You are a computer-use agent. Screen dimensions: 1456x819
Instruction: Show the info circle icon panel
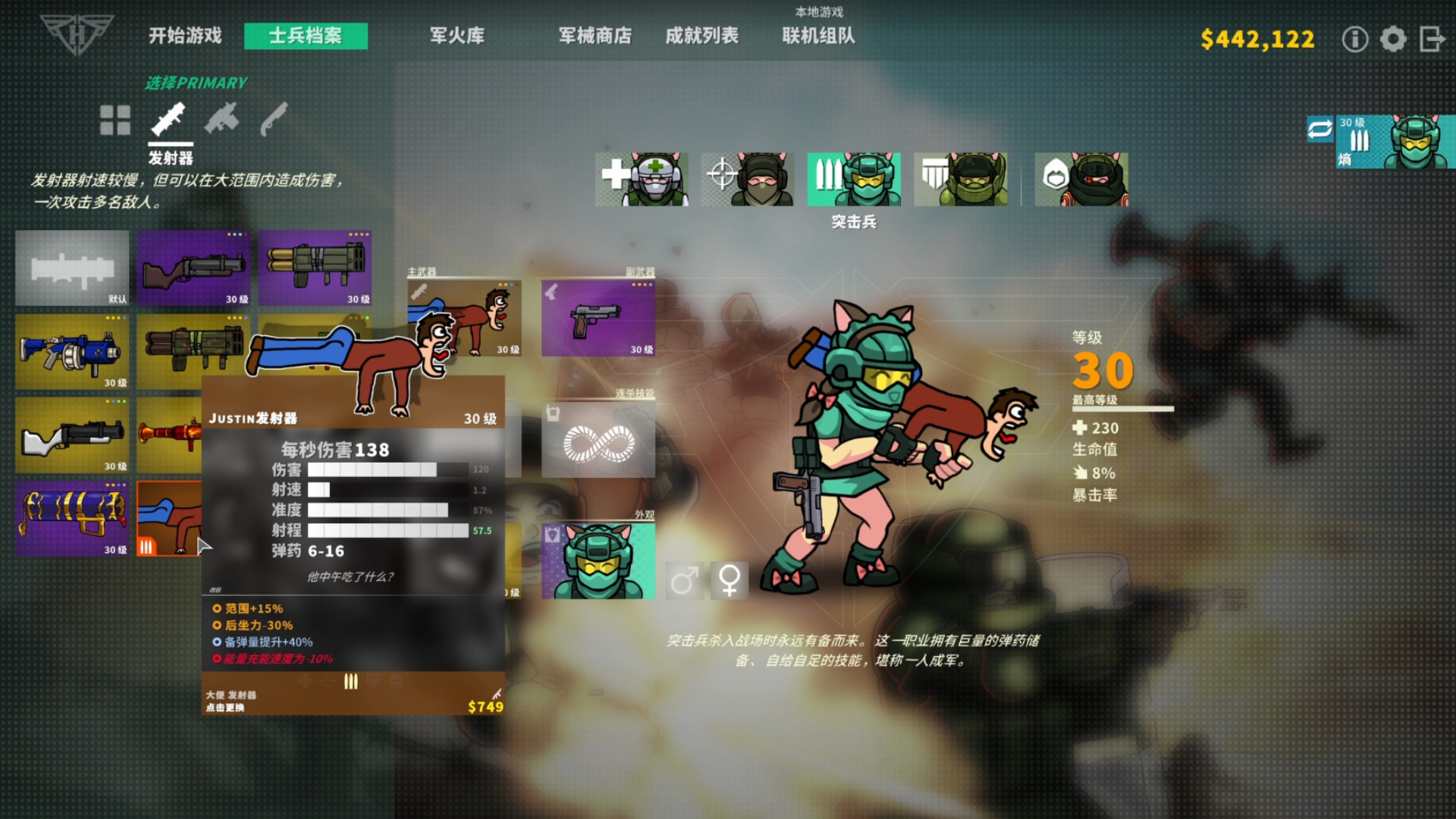1354,39
